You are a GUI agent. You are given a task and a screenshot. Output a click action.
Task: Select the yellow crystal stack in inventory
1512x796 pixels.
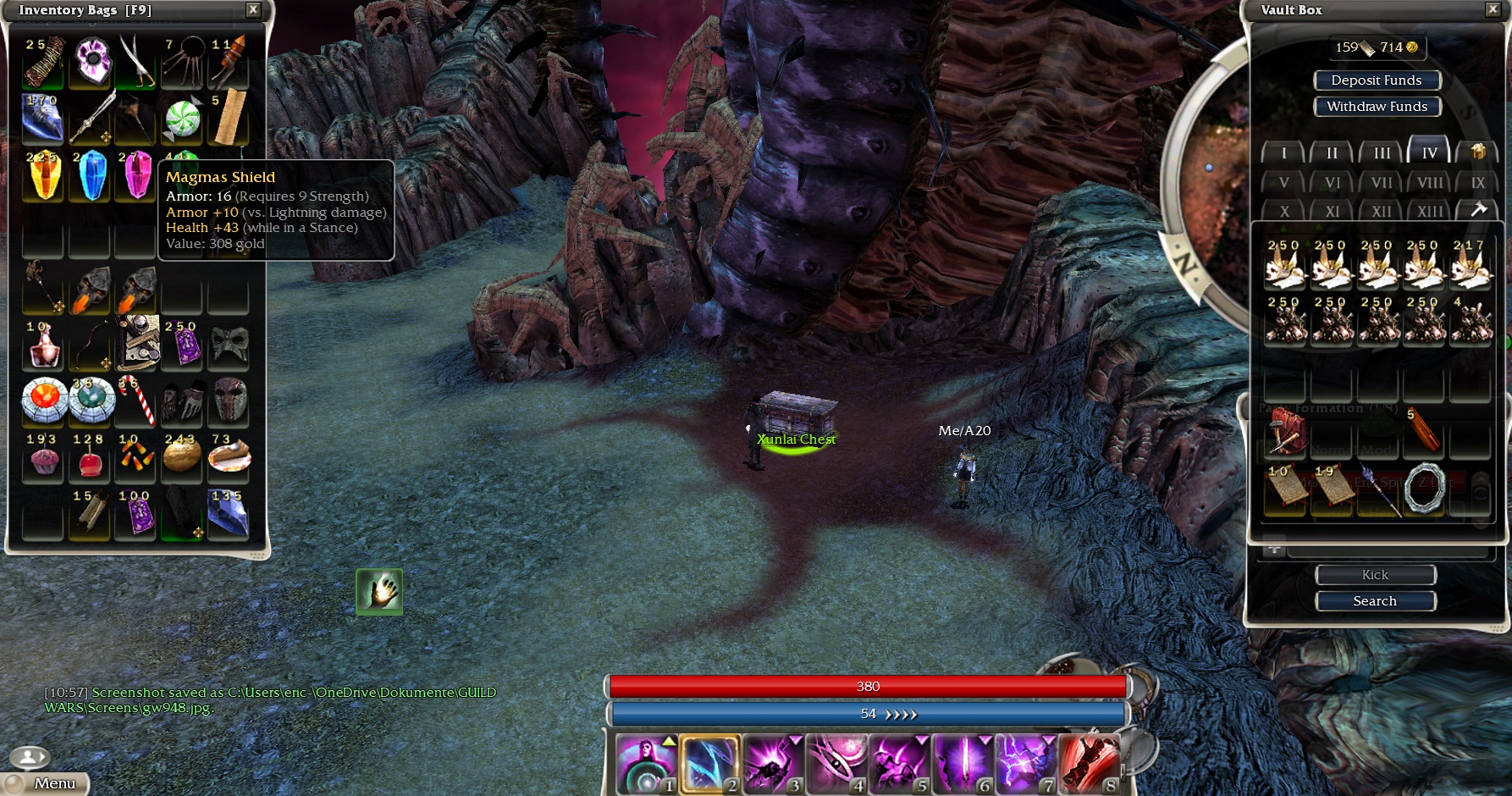[x=43, y=175]
